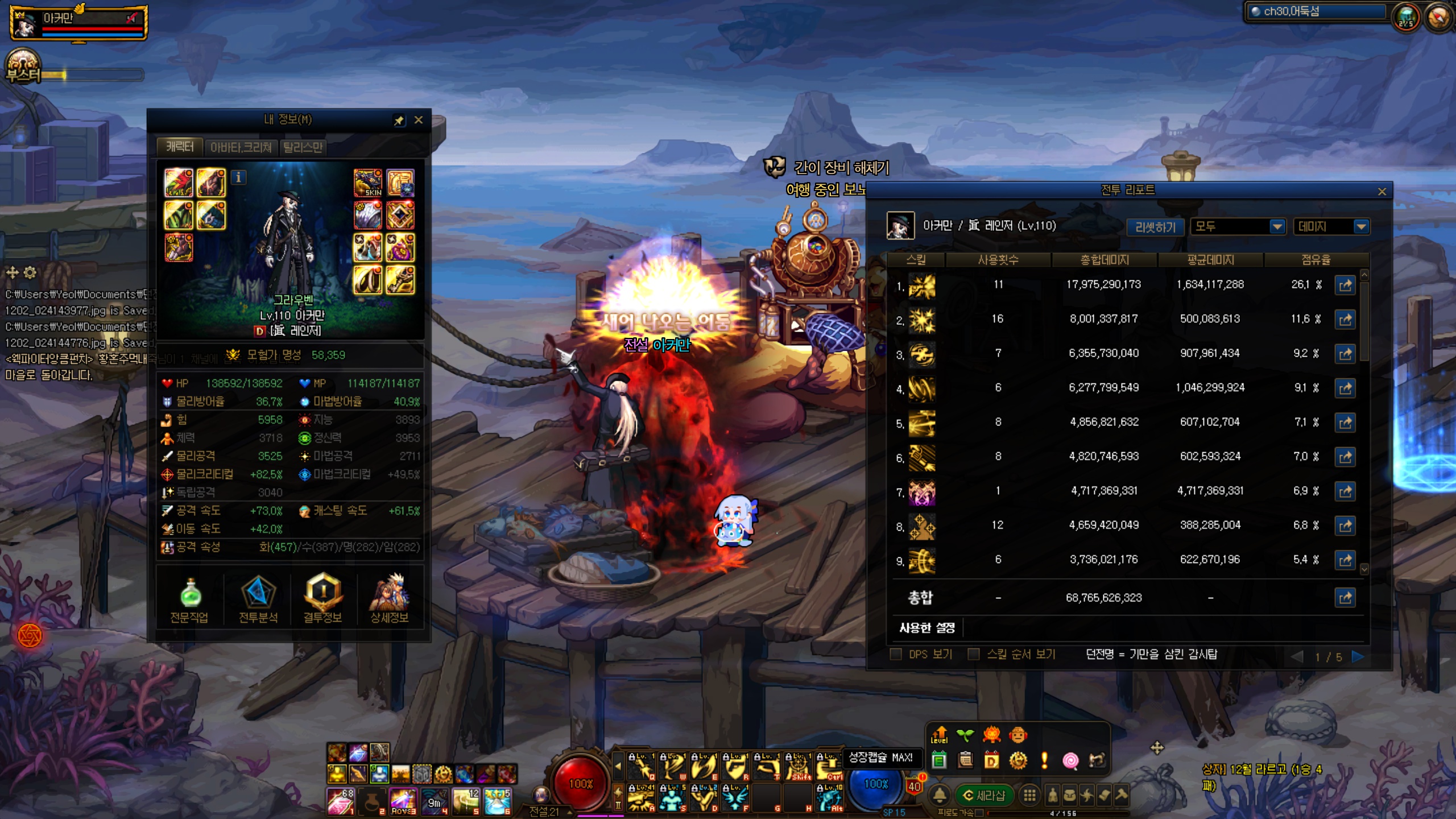Screen dimensions: 1456x819
Task: Open the 전문직업 profession panel
Action: 190,599
